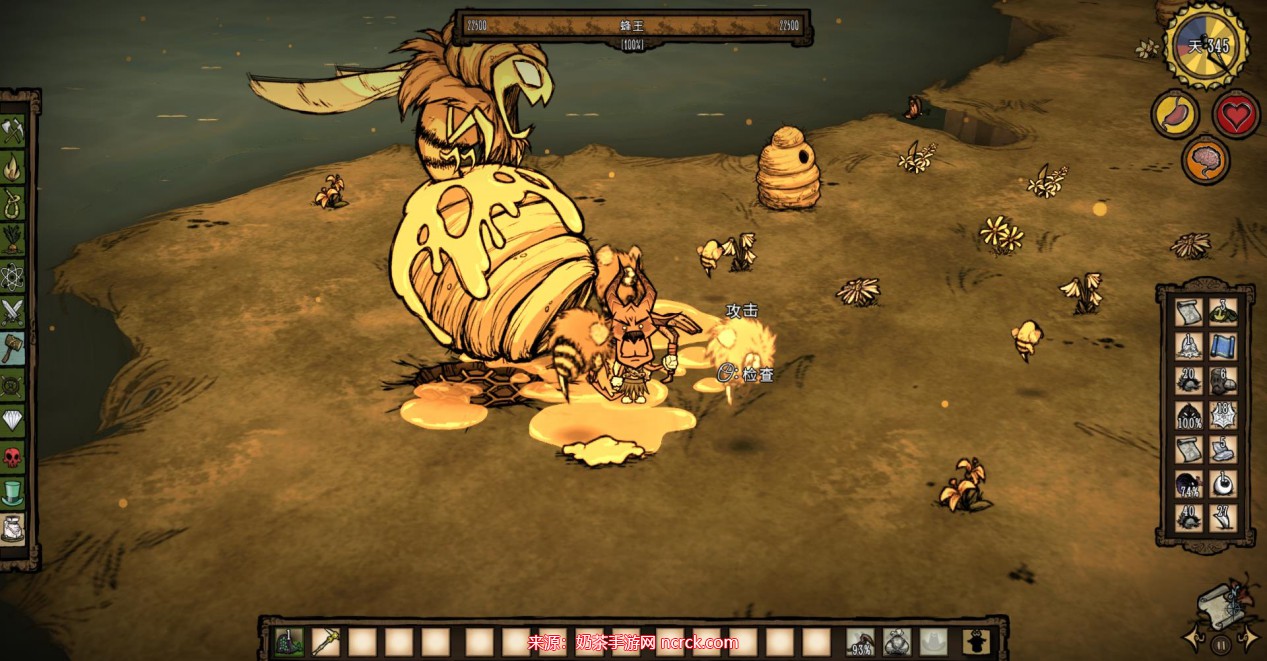This screenshot has width=1267, height=661.
Task: Switch to the Science atom crafting tab
Action: (13, 274)
